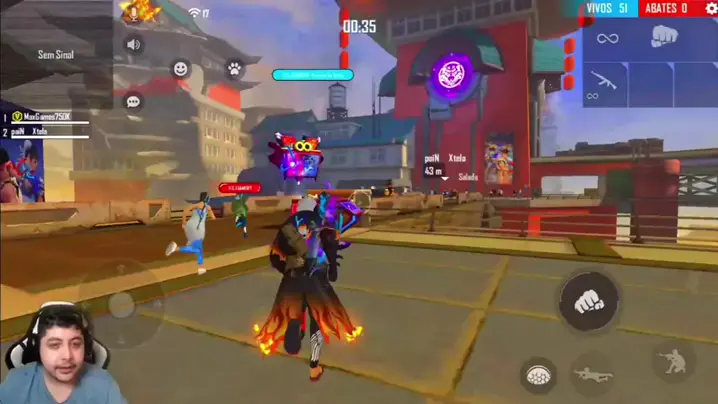The height and width of the screenshot is (404, 718).
Task: Open the quick chat speech bubble
Action: tap(132, 101)
